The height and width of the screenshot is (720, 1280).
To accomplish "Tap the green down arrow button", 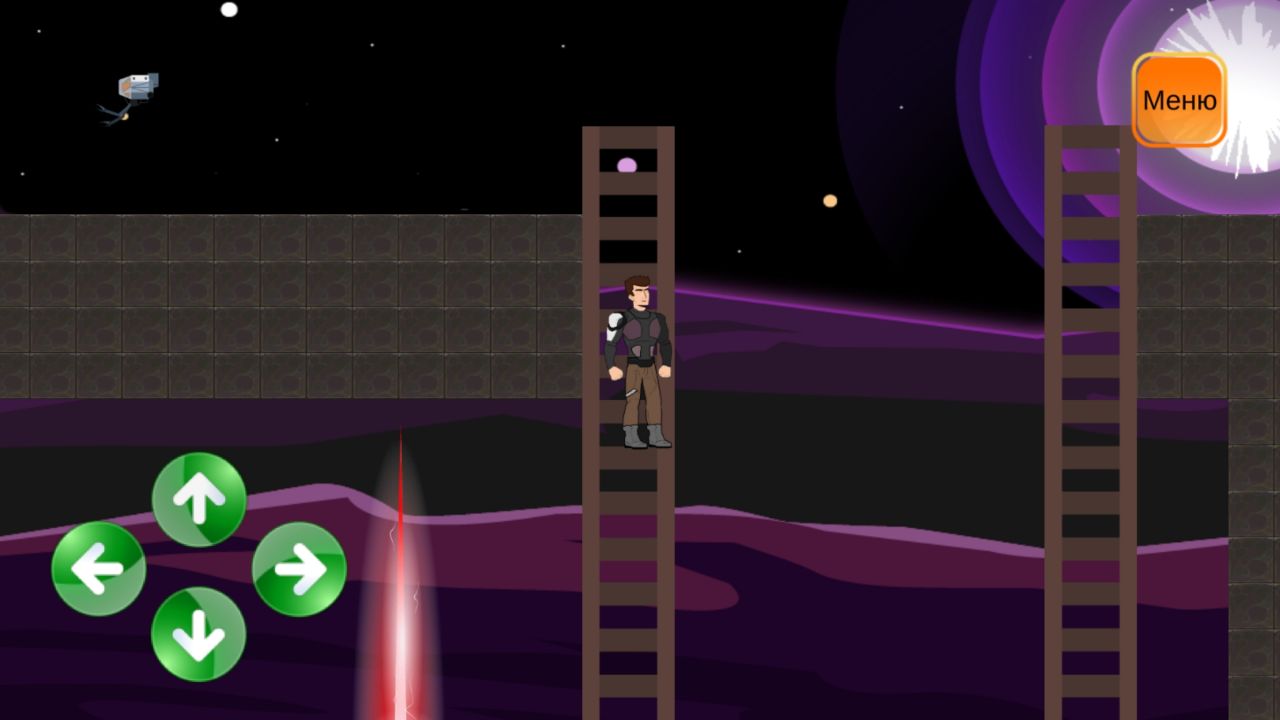I will coord(199,635).
